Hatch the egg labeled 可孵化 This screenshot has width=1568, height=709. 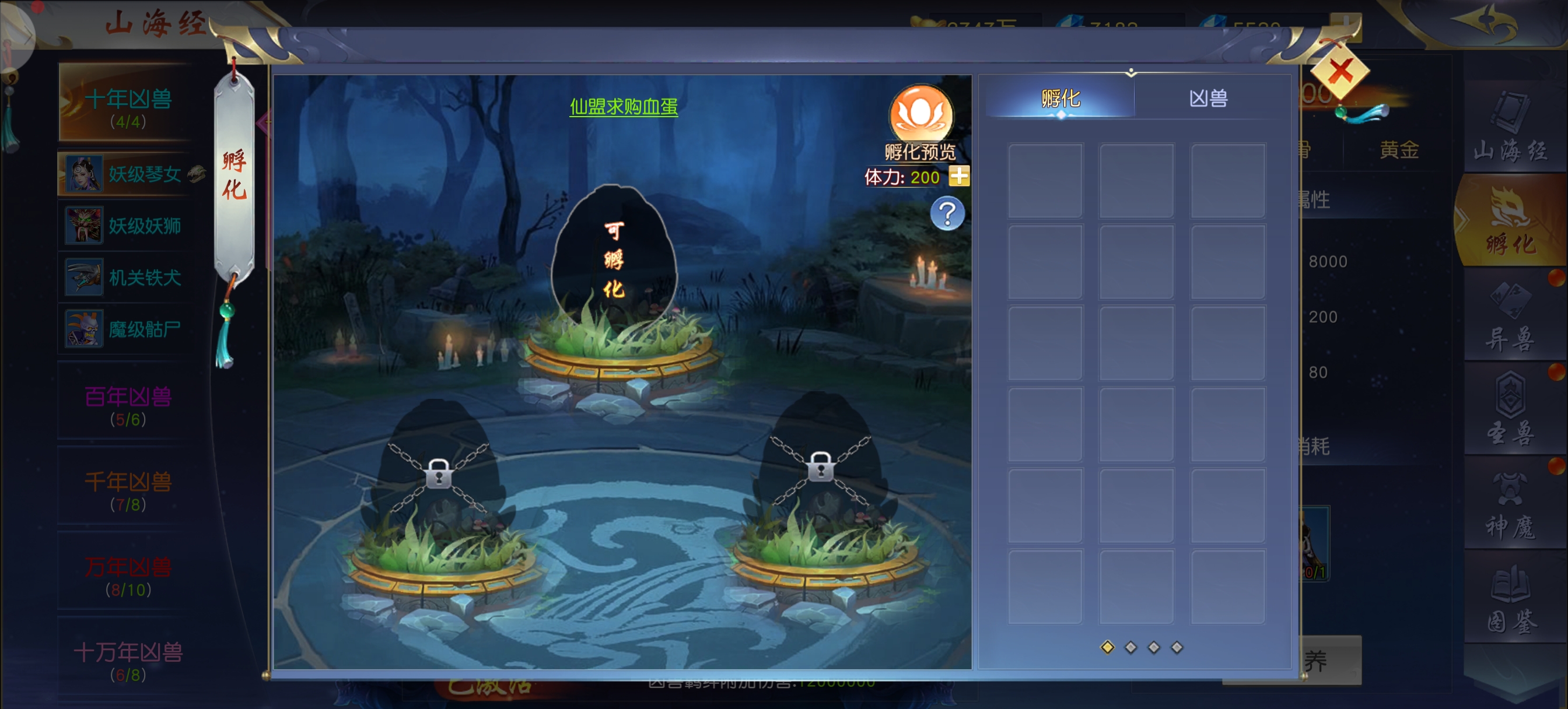tap(614, 259)
